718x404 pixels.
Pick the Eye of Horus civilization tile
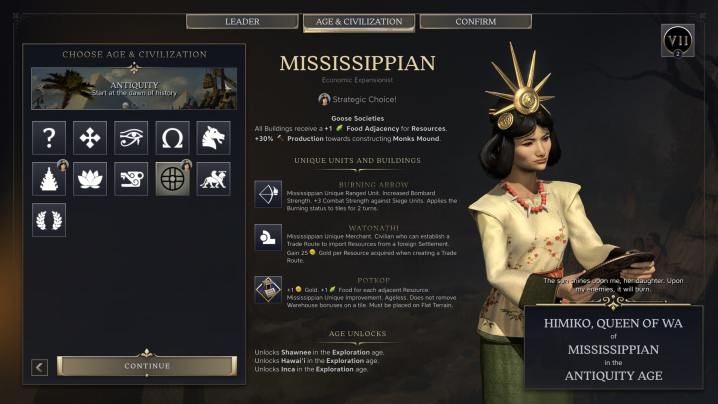(132, 138)
